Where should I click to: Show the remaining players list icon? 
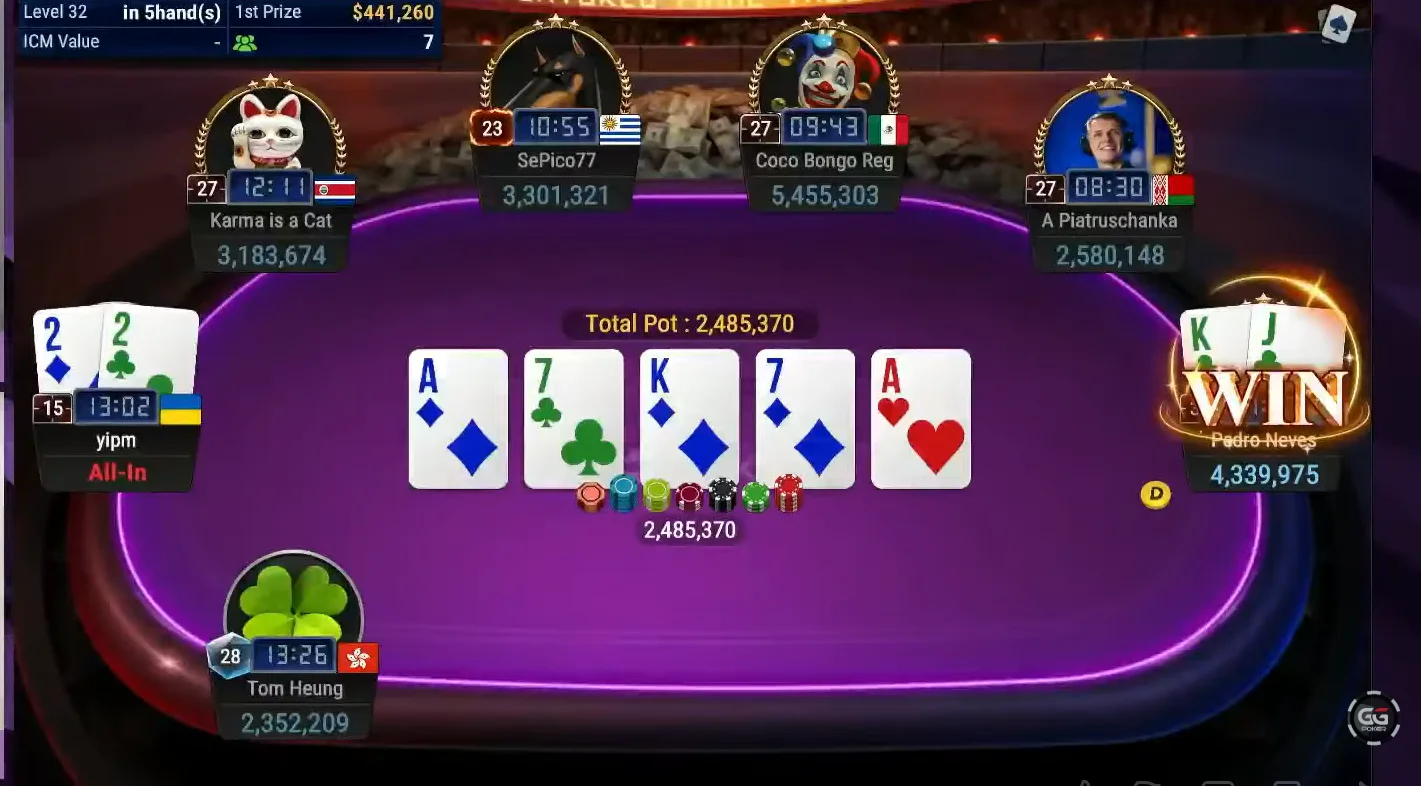(x=244, y=42)
